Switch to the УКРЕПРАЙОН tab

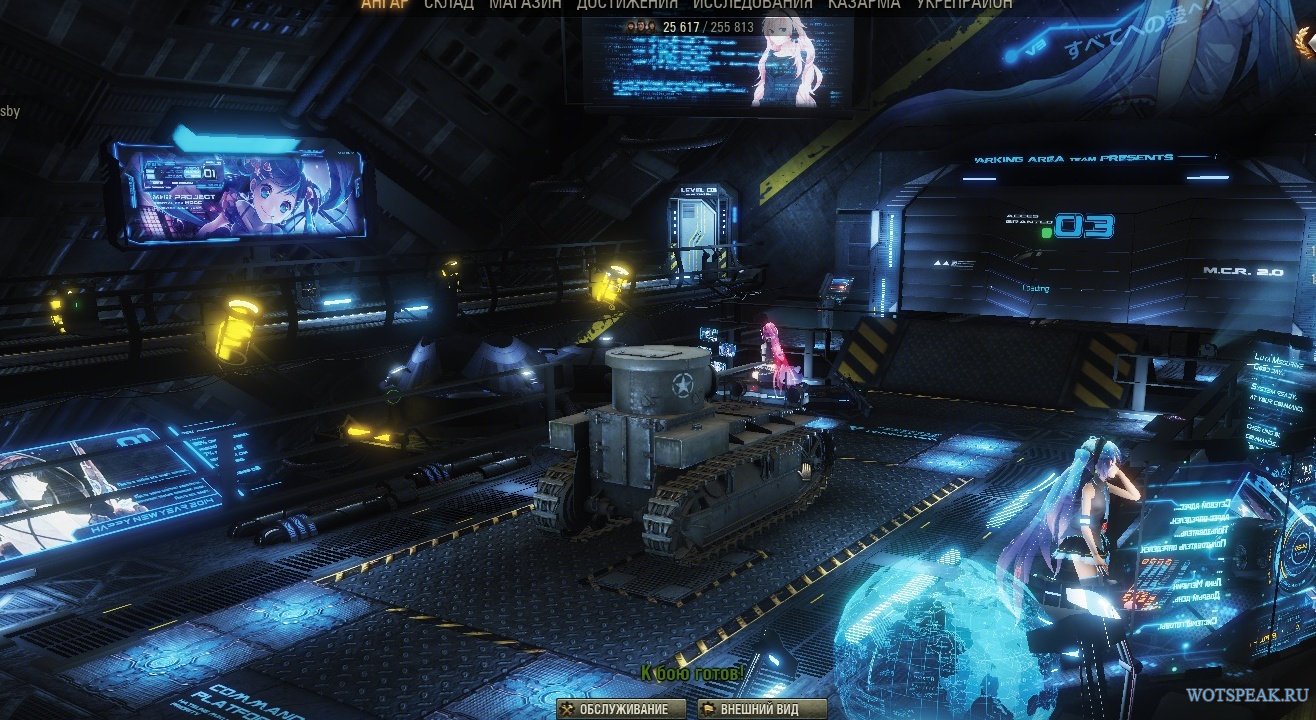tap(964, 4)
